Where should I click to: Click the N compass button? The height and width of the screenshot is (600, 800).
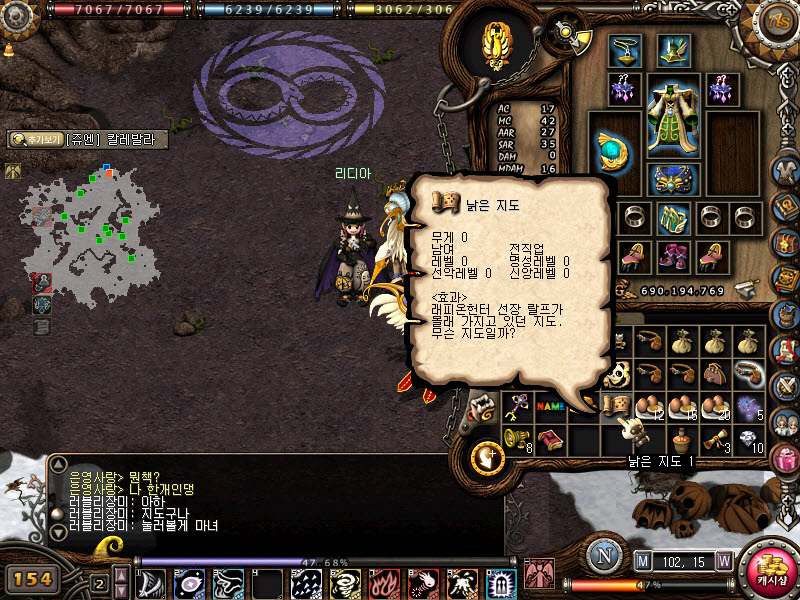click(604, 556)
